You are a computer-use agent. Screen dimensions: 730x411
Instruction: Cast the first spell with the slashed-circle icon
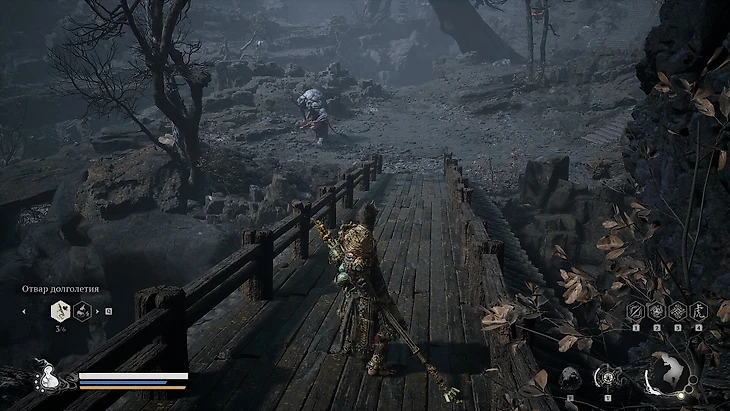coord(635,311)
